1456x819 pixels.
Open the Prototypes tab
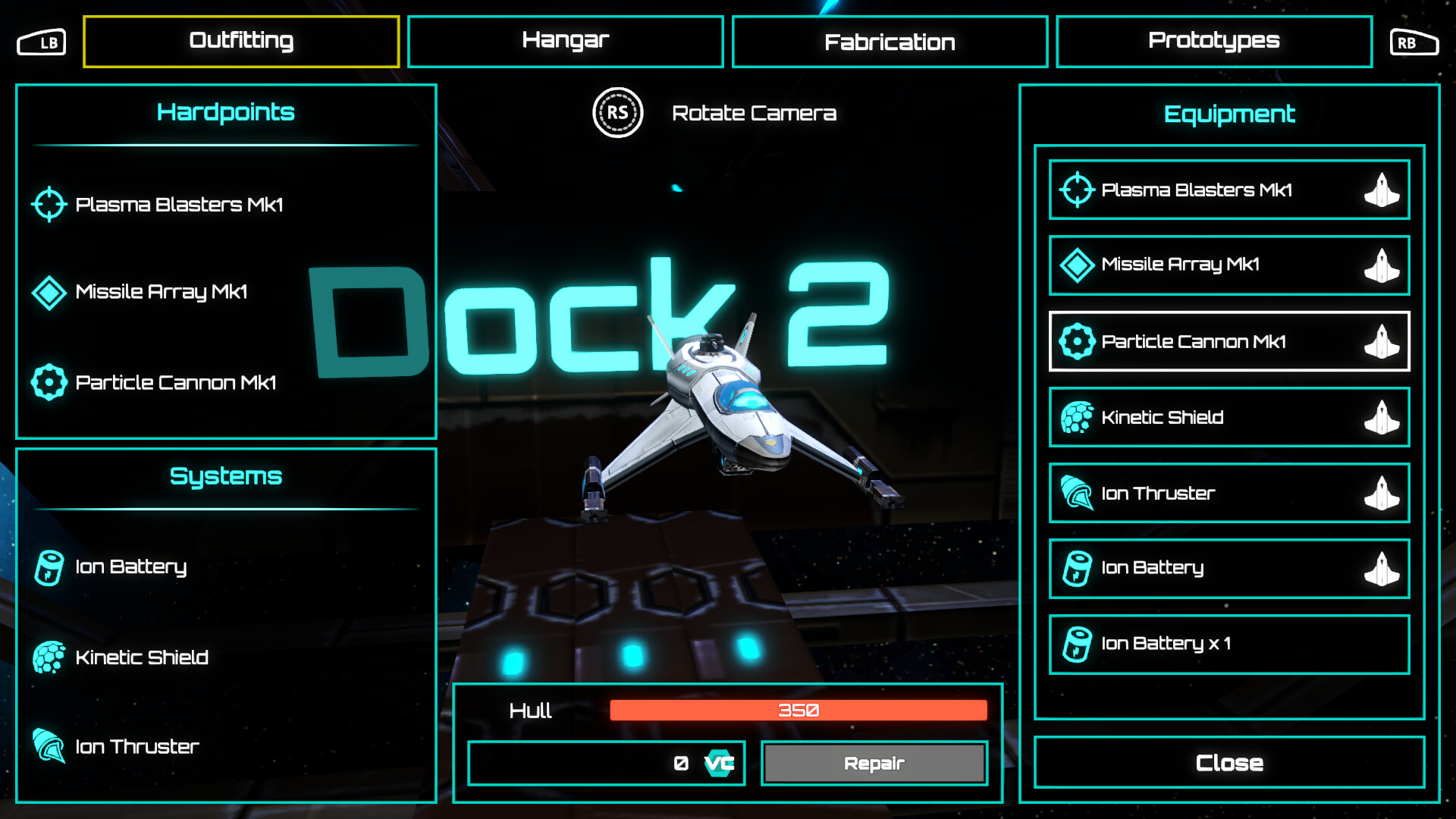pos(1213,41)
